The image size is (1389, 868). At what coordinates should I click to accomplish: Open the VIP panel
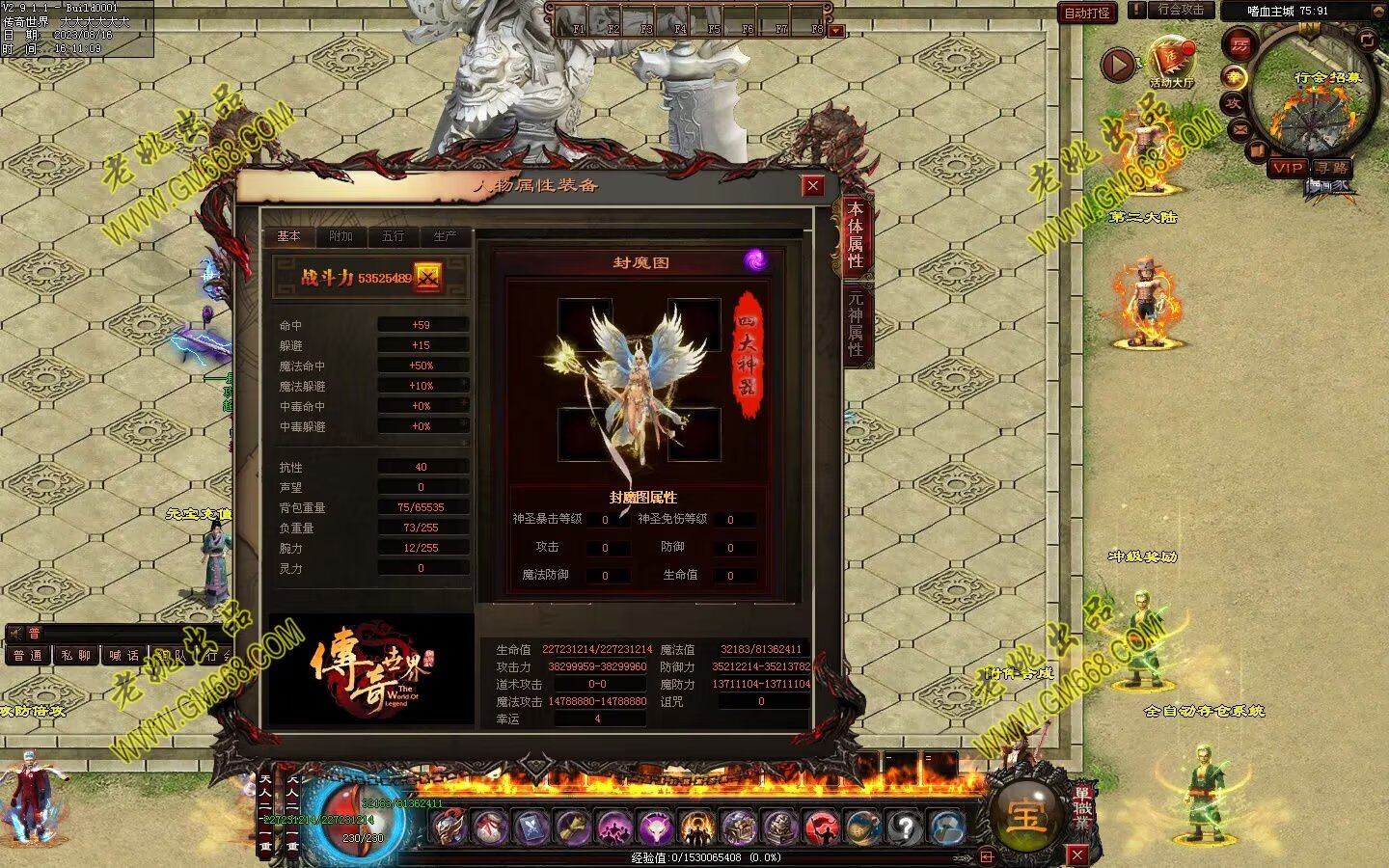click(1288, 168)
